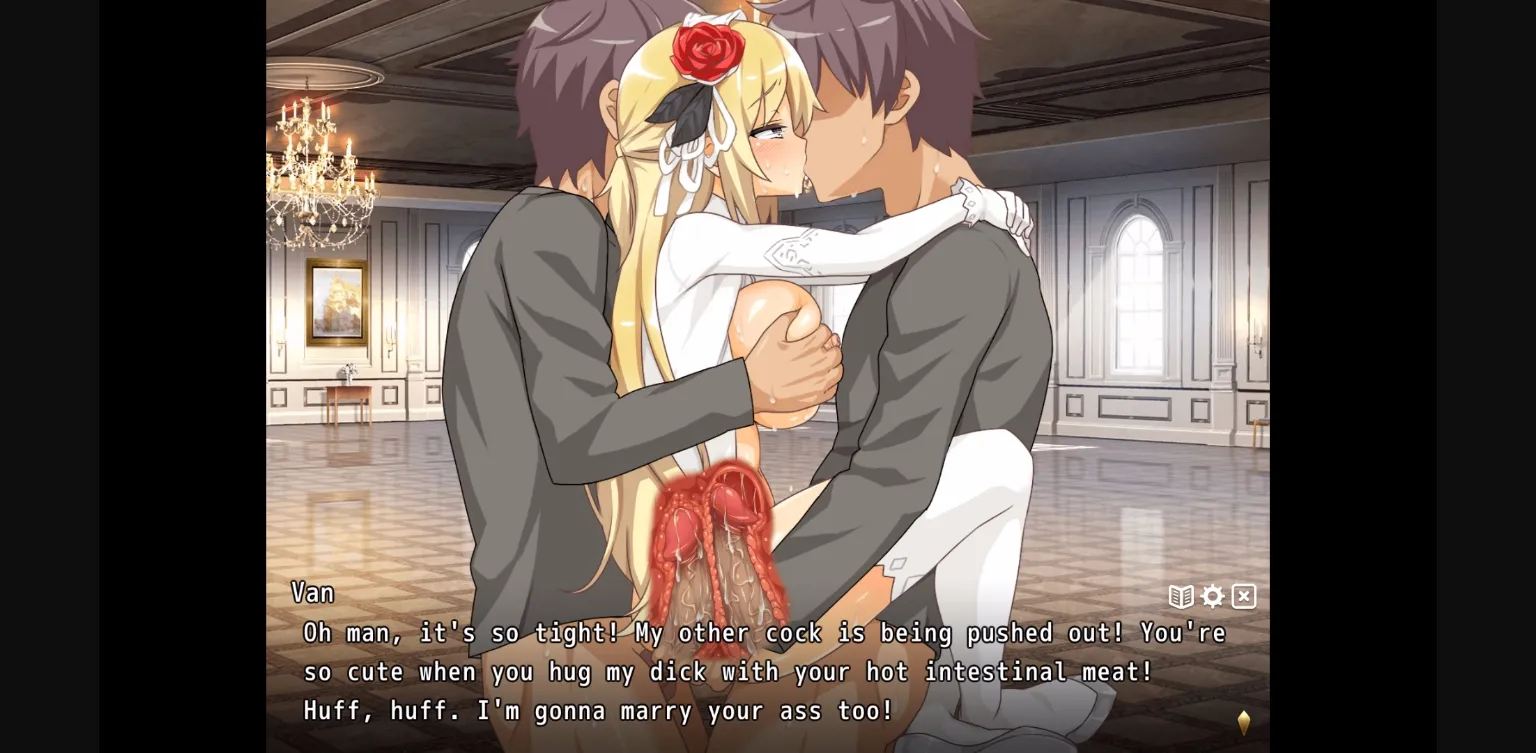1536x753 pixels.
Task: Click the middle icon of the three textbox icons
Action: click(1212, 596)
